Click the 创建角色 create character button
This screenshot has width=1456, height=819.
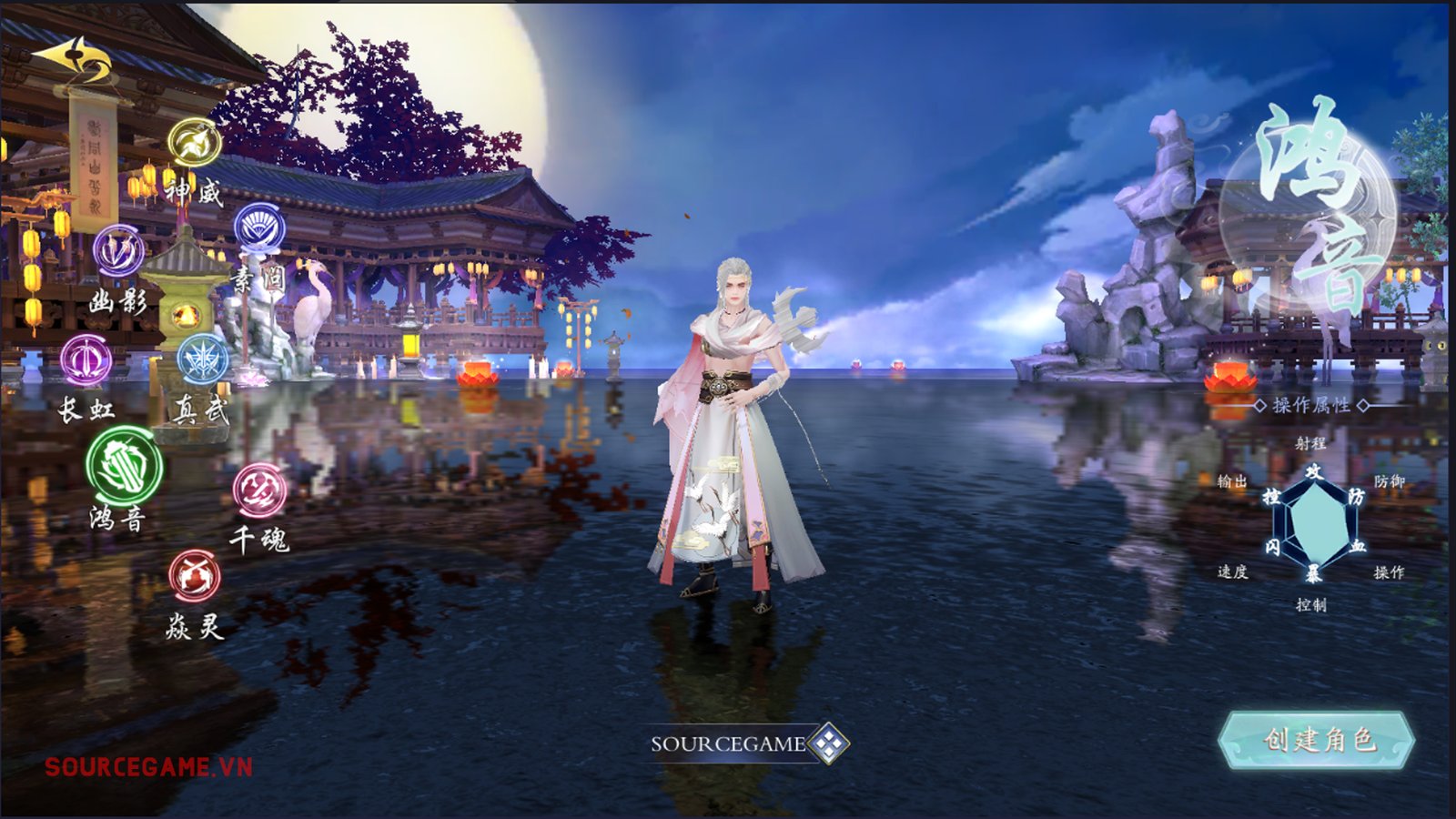point(1316,739)
